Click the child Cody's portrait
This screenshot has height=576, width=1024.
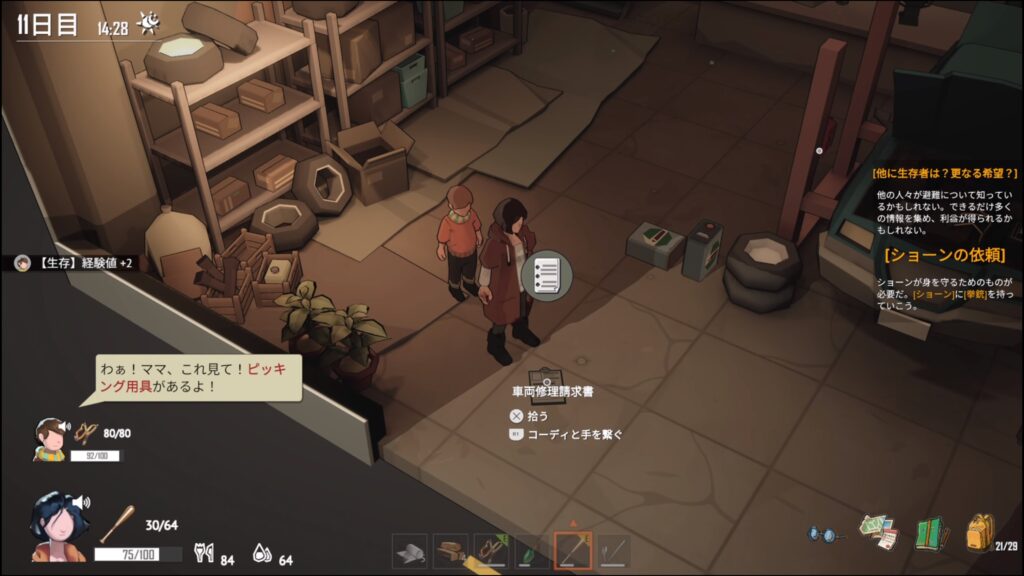pos(50,438)
